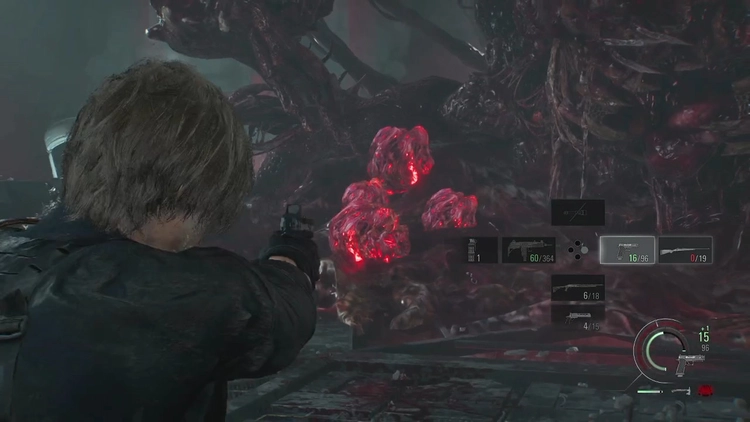
Task: Select the crossed-out knife slot on top
Action: [x=578, y=212]
